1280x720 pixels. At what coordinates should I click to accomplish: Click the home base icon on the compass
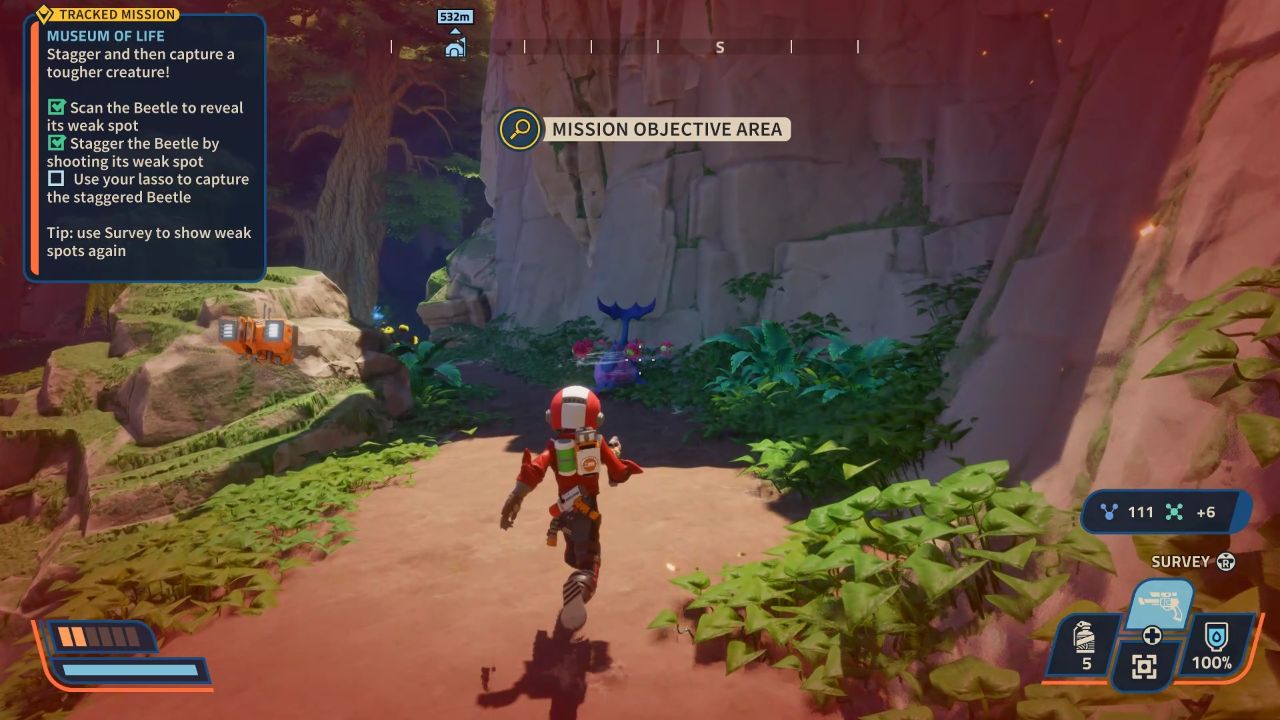point(456,46)
